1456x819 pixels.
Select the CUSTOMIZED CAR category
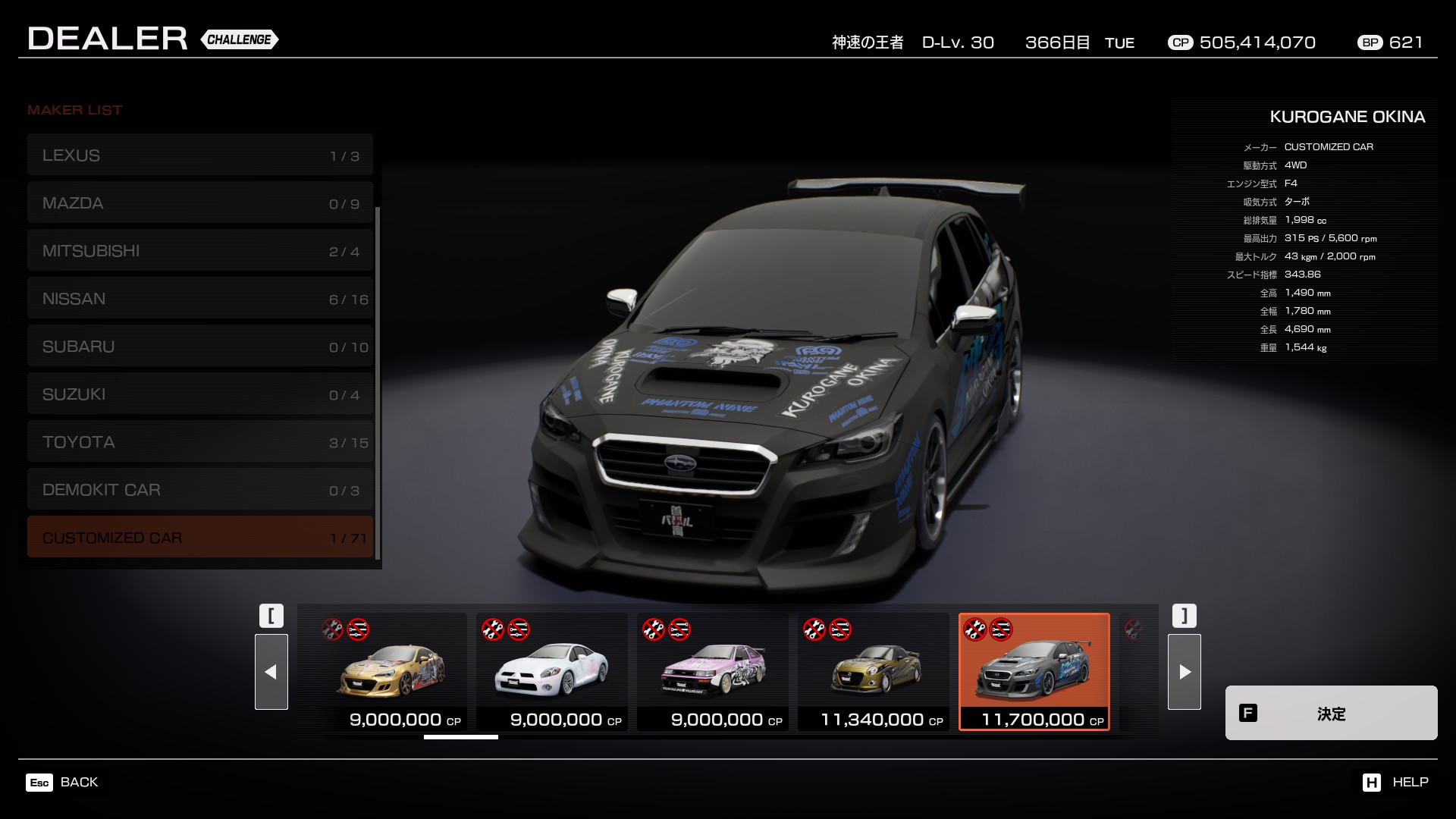point(199,538)
